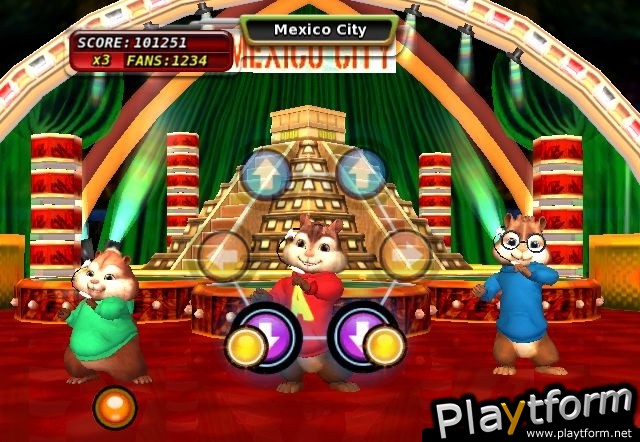
Task: Hit the orange left-arrow dance target
Action: pyautogui.click(x=222, y=255)
